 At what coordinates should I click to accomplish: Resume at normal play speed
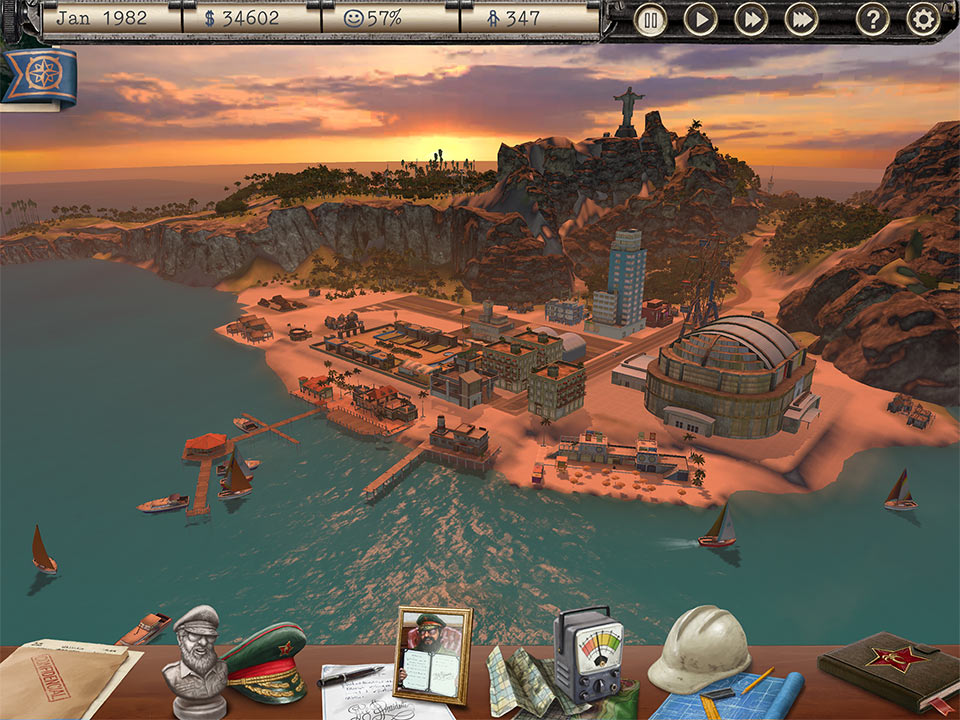[700, 19]
